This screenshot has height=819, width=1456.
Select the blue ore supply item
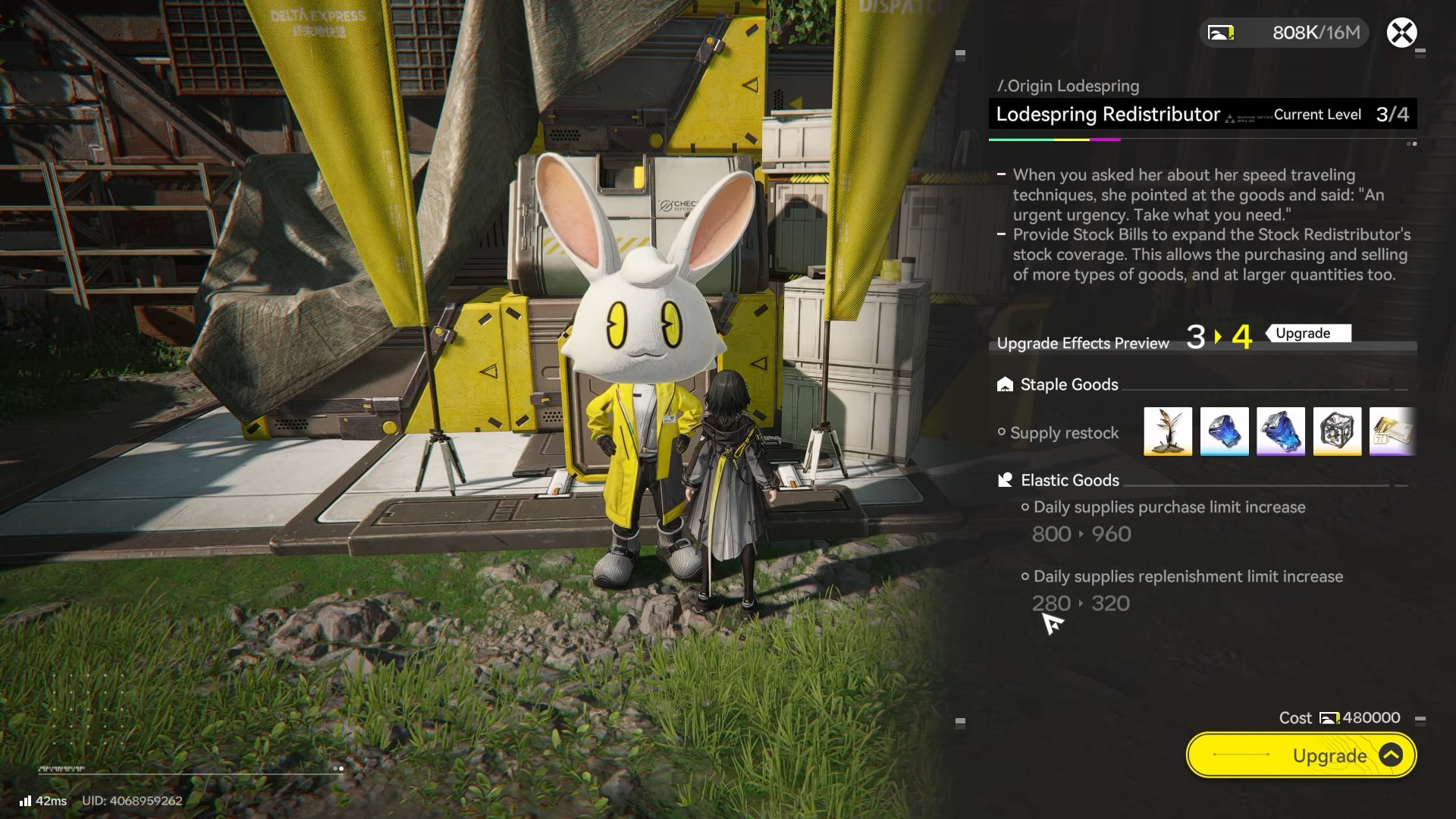[1224, 431]
